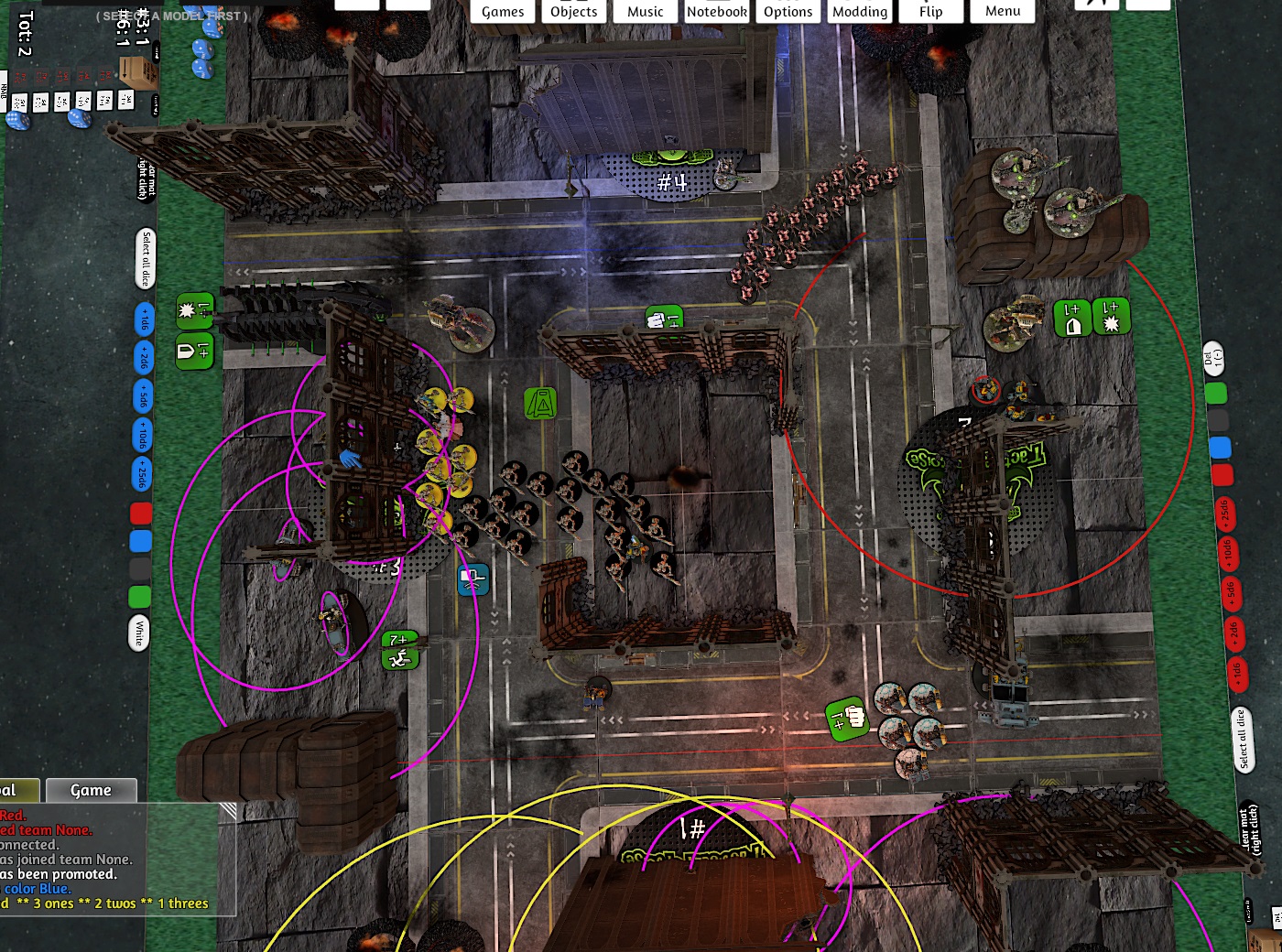
Task: Open the Games menu
Action: pos(503,11)
